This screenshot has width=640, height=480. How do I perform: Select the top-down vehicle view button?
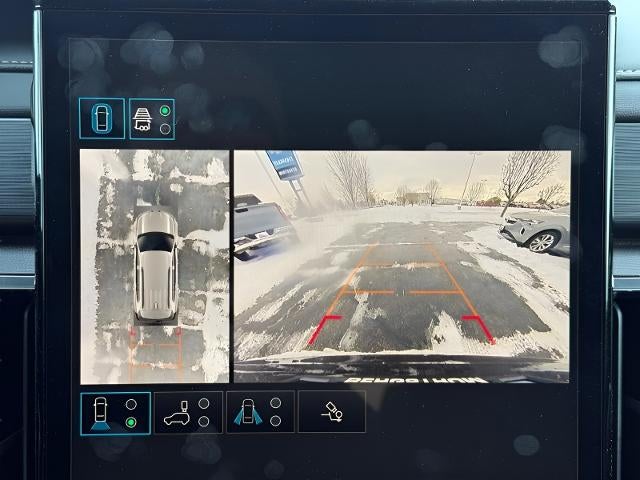click(102, 118)
